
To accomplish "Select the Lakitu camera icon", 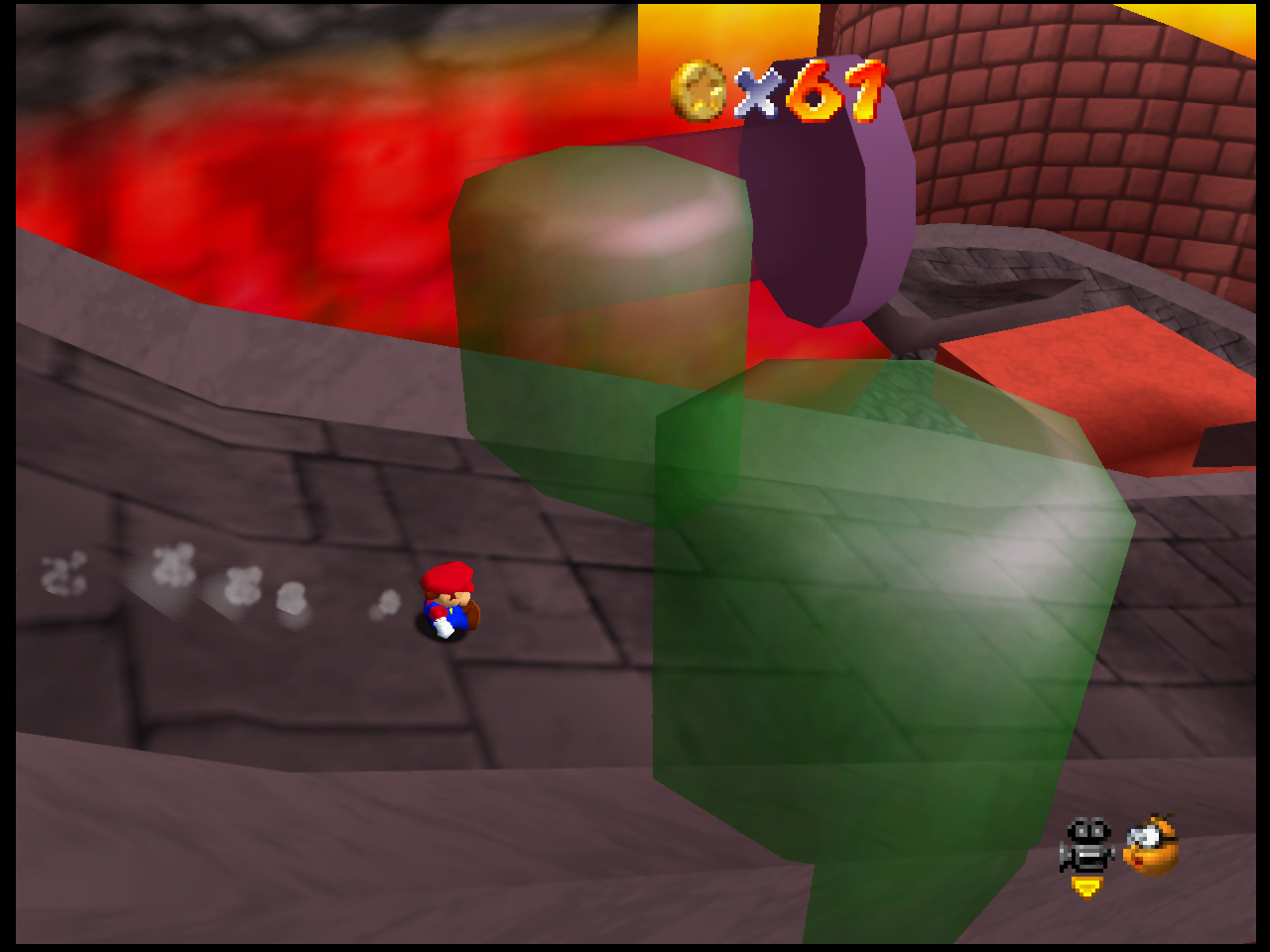I will [x=1151, y=845].
